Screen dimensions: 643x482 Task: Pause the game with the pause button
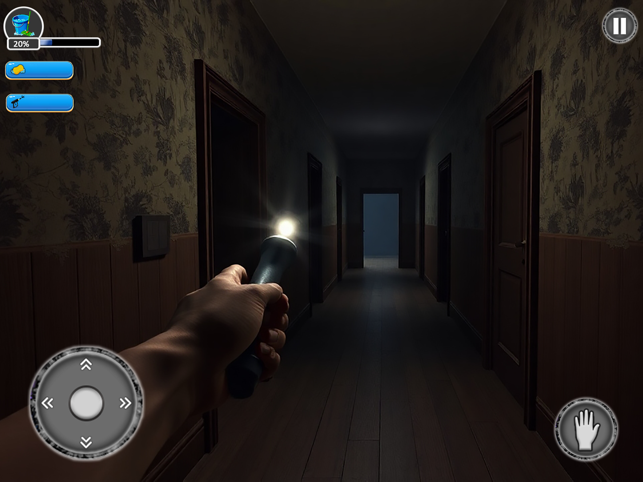pyautogui.click(x=619, y=26)
